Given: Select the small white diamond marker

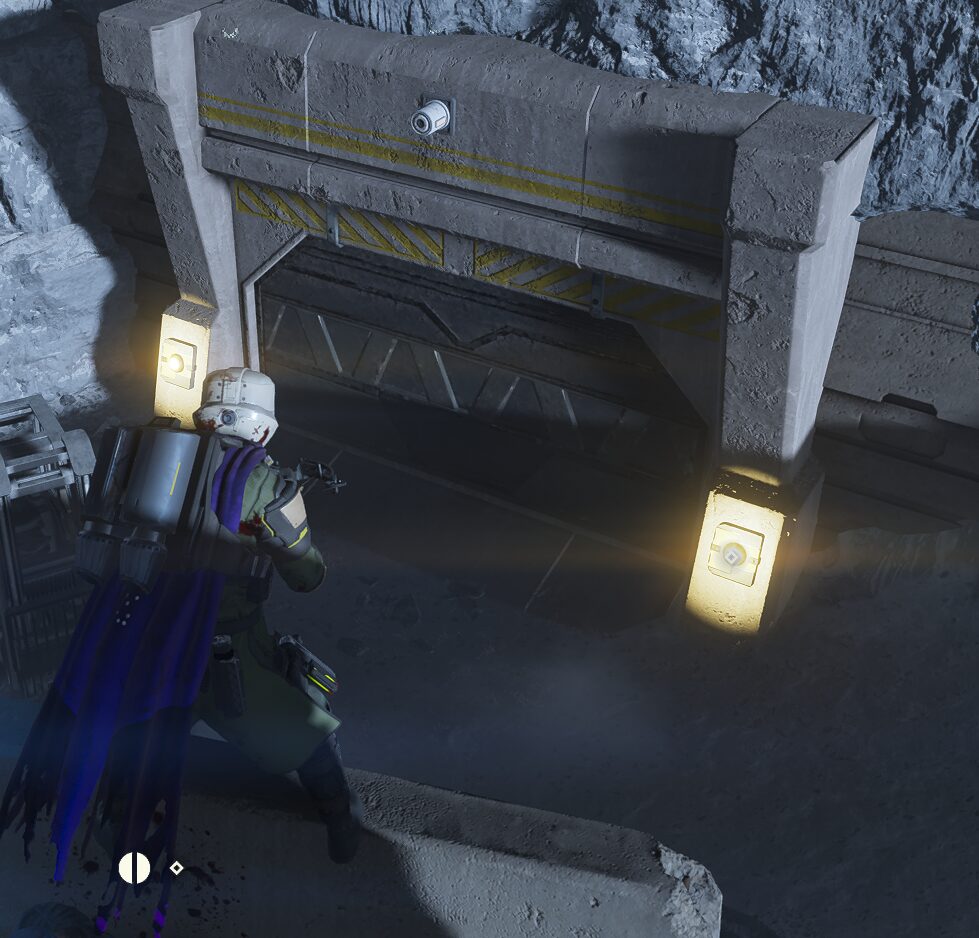Looking at the screenshot, I should click(176, 868).
